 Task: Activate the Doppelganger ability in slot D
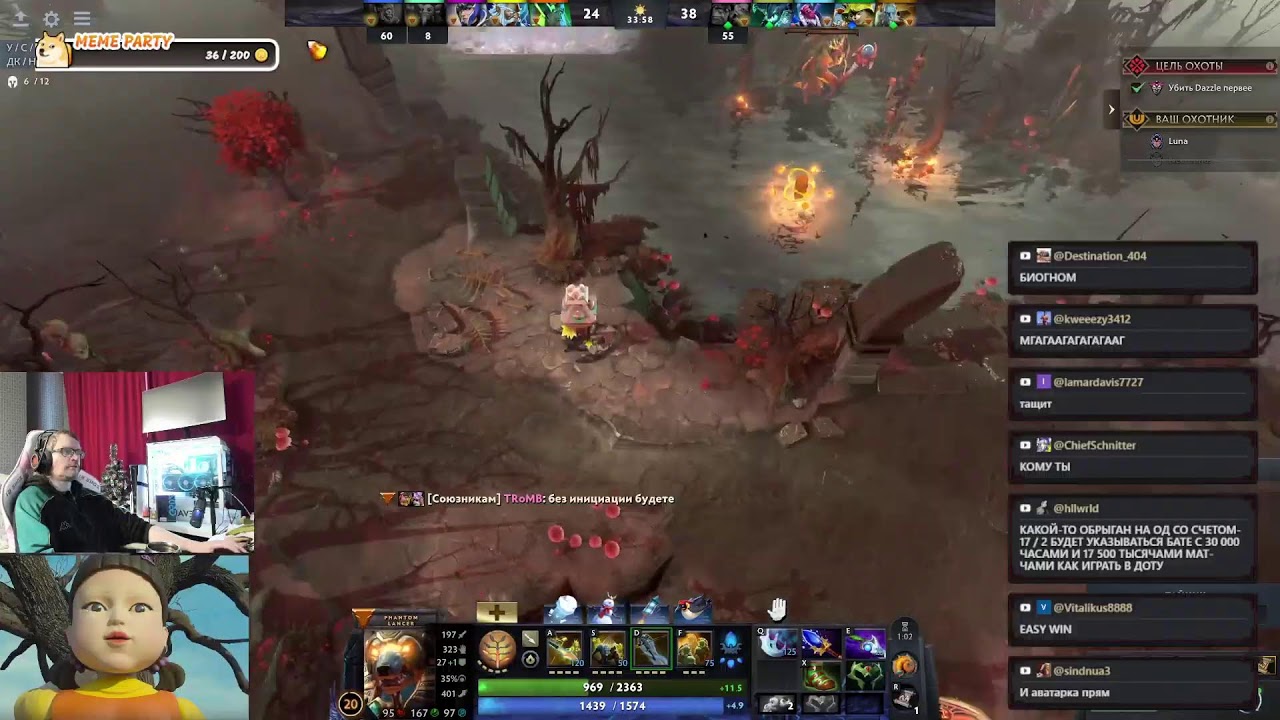click(x=650, y=650)
